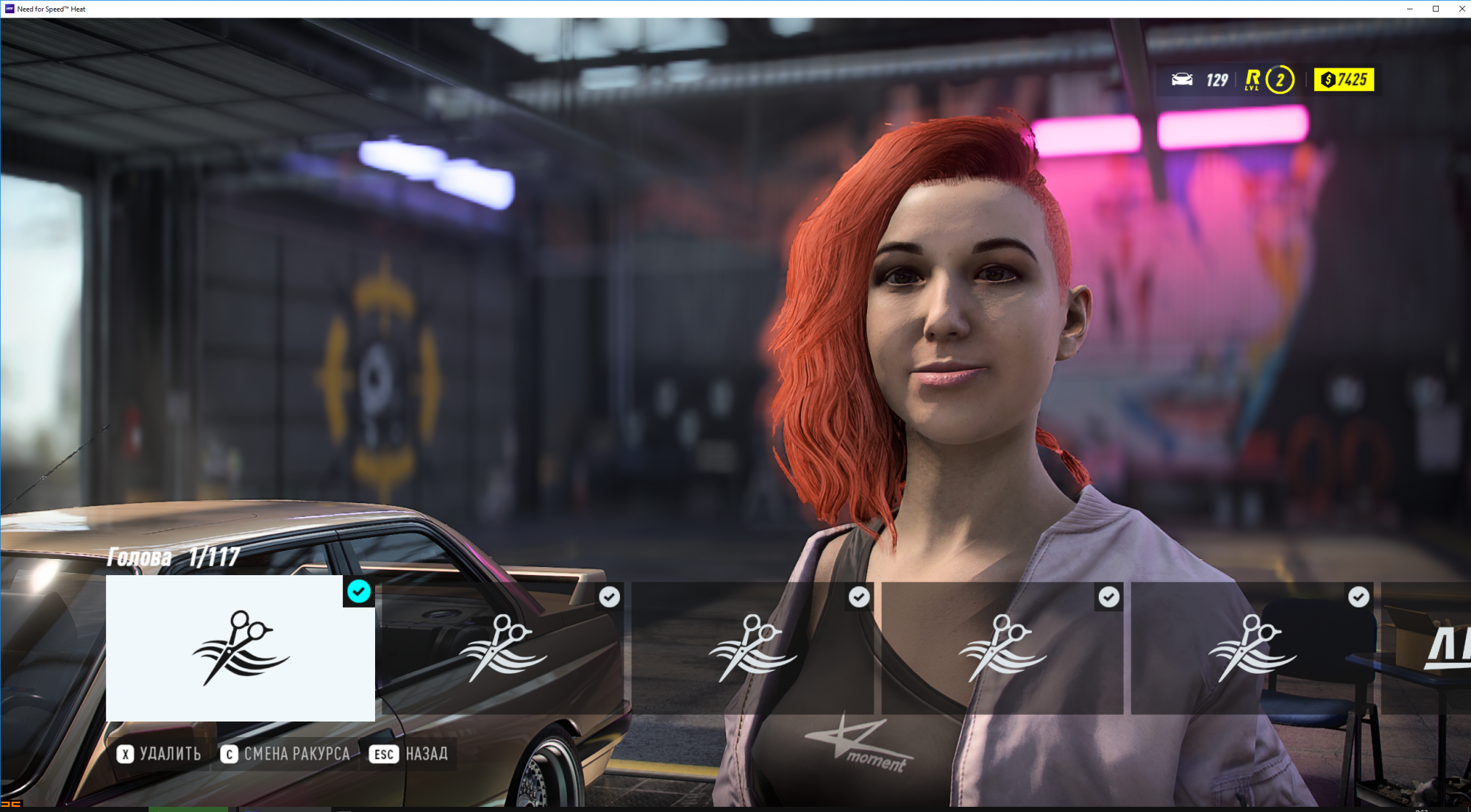Select the highlighted white hairstyle tile

(x=240, y=647)
